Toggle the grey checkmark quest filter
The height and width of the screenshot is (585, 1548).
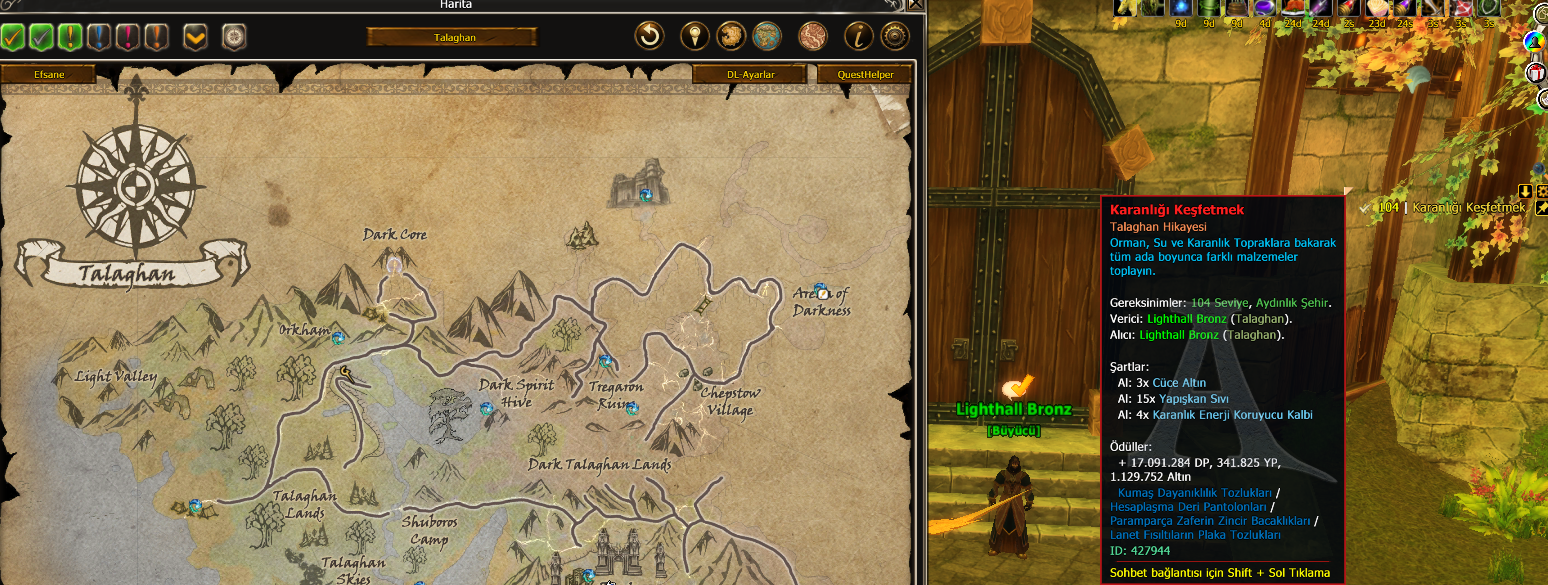[x=41, y=38]
